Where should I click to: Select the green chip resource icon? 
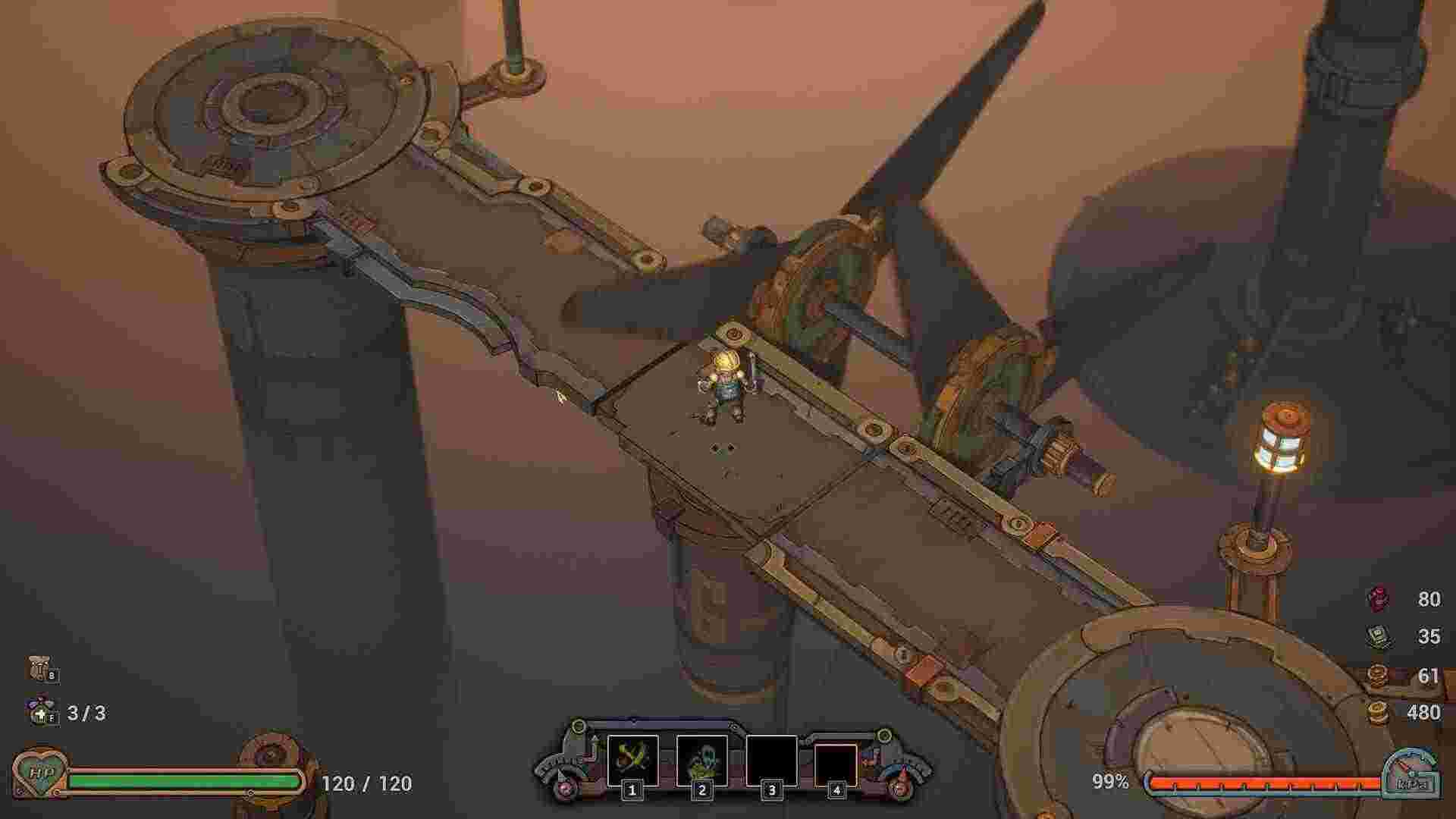pos(1378,635)
